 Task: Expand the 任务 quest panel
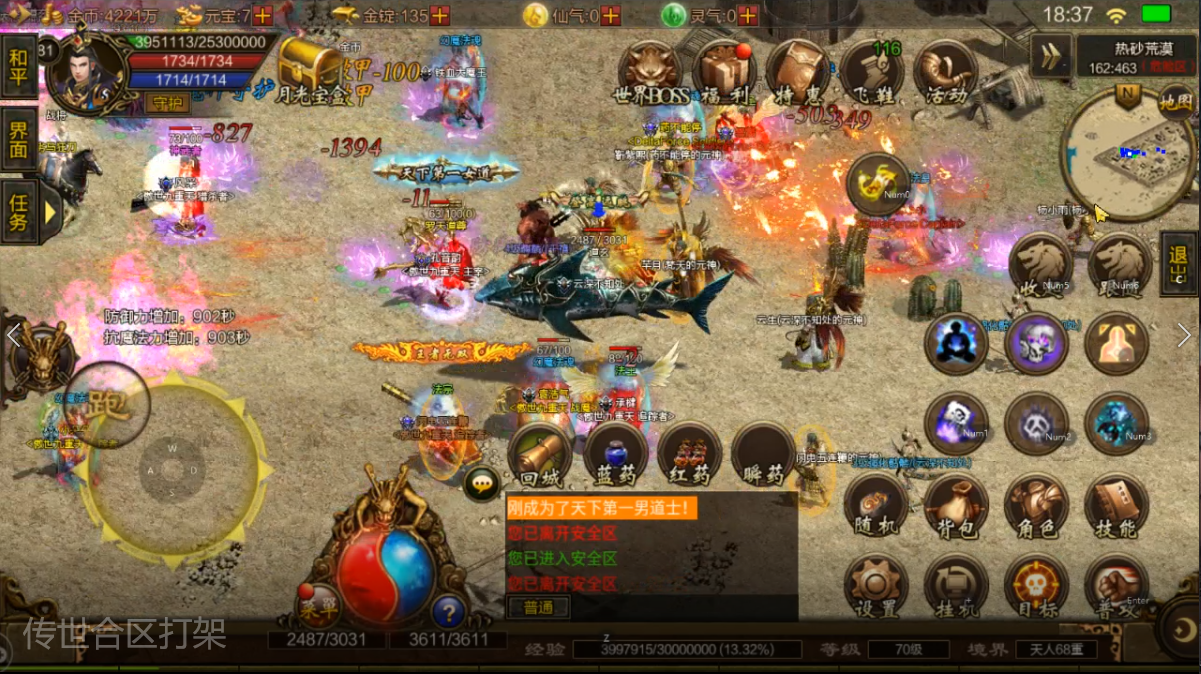point(20,212)
